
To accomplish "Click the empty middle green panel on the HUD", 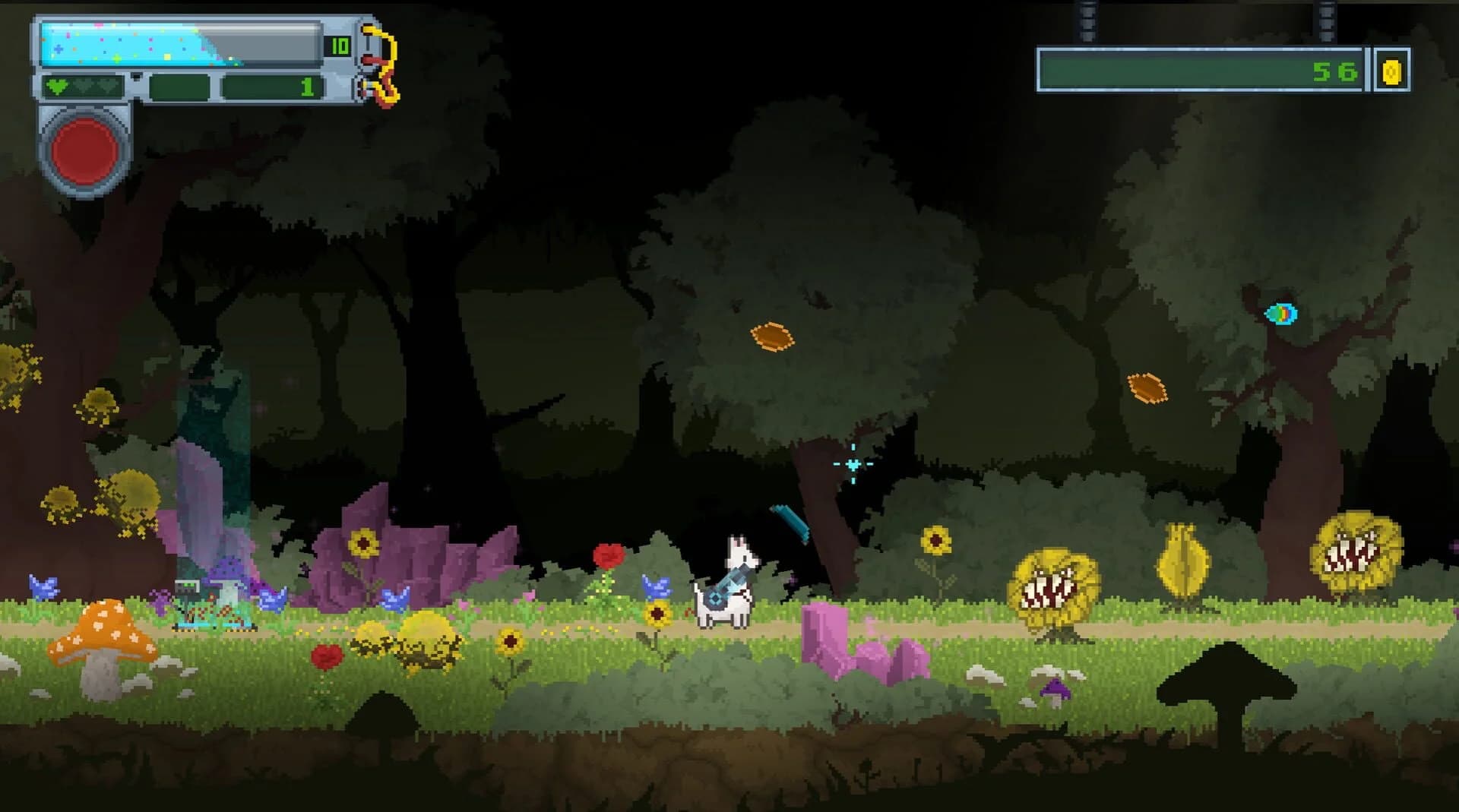I will [x=181, y=86].
